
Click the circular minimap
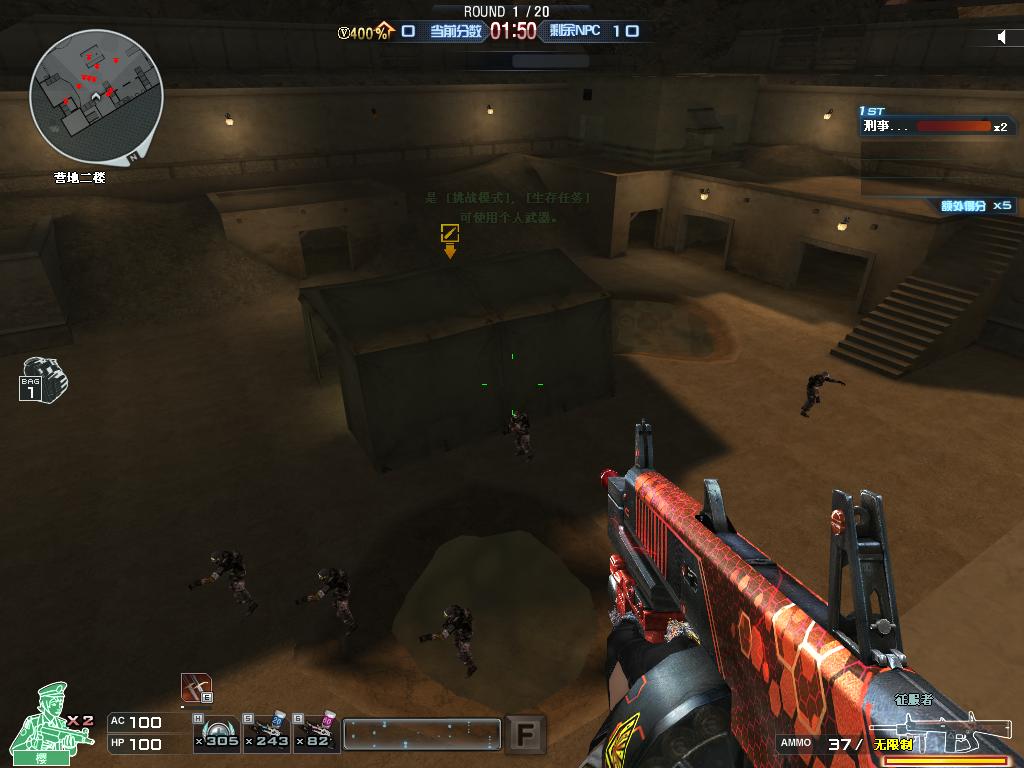tap(96, 96)
